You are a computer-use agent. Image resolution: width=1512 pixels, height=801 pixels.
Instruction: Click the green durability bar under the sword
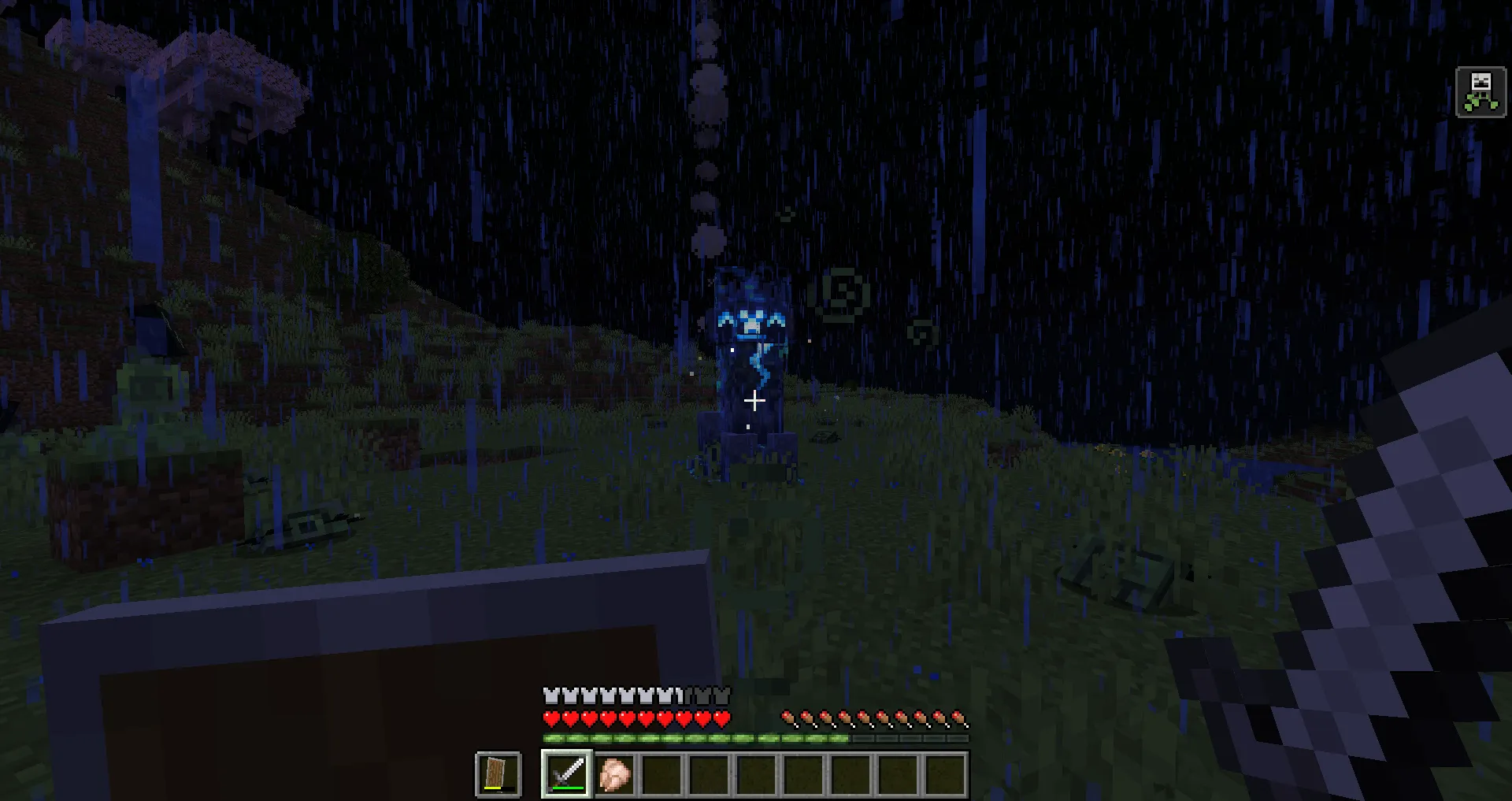tap(567, 788)
